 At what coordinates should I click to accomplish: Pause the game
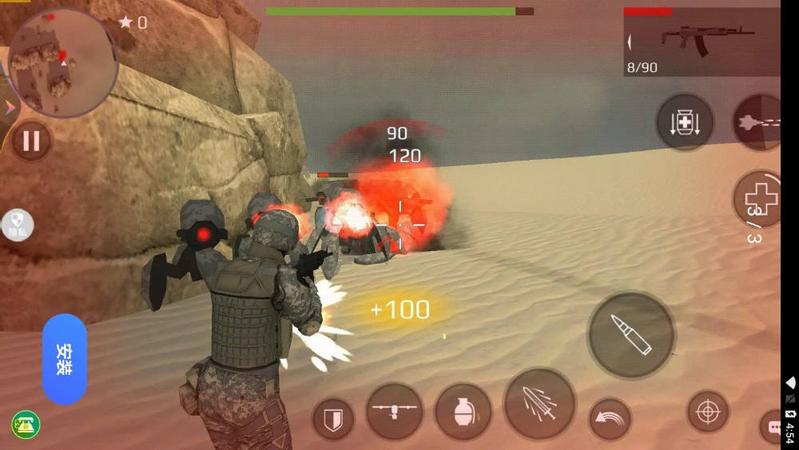pos(31,141)
